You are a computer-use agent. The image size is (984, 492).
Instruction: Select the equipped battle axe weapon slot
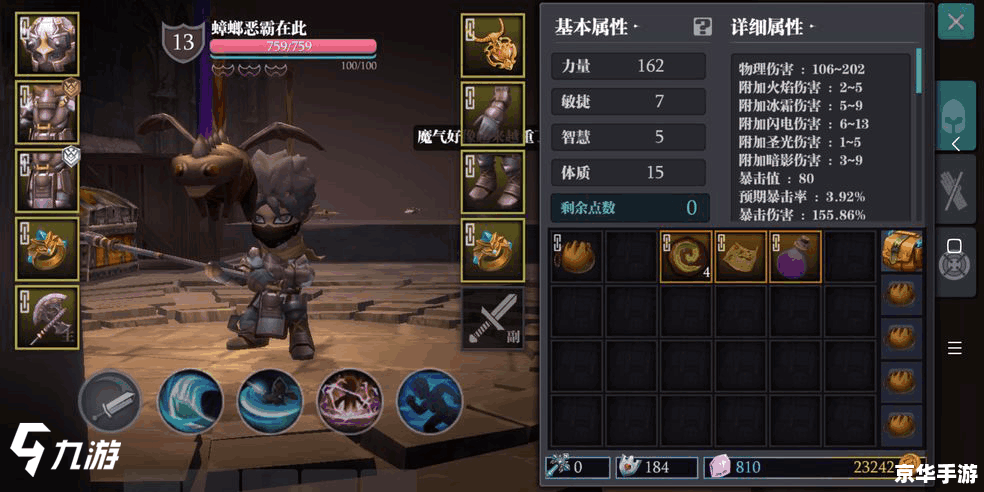tap(47, 317)
